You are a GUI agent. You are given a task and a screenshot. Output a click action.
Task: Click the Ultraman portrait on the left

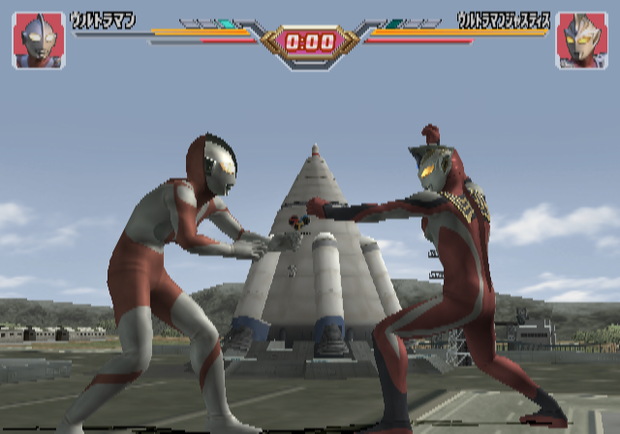[x=38, y=40]
